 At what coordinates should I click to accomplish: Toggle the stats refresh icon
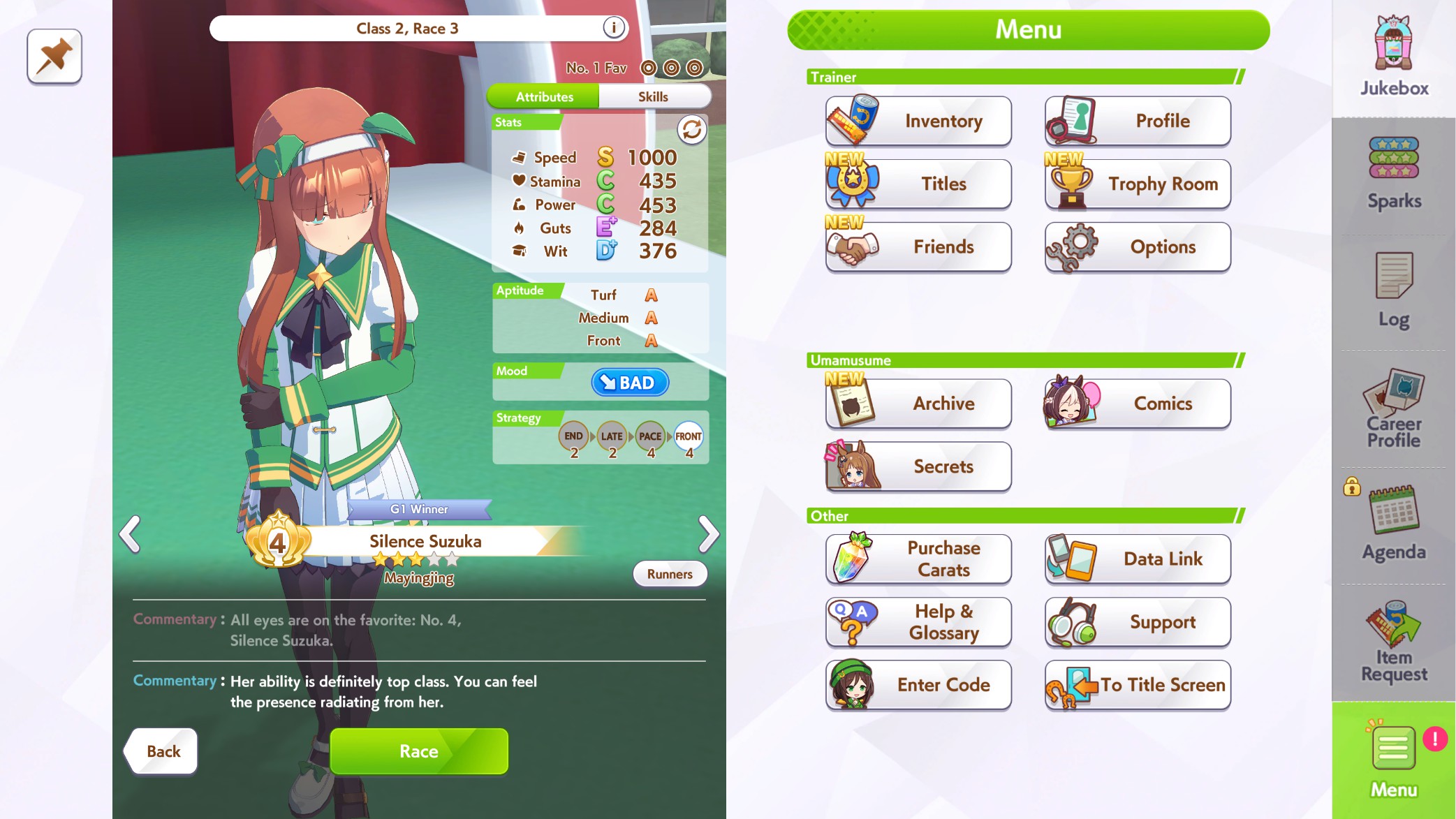[691, 130]
